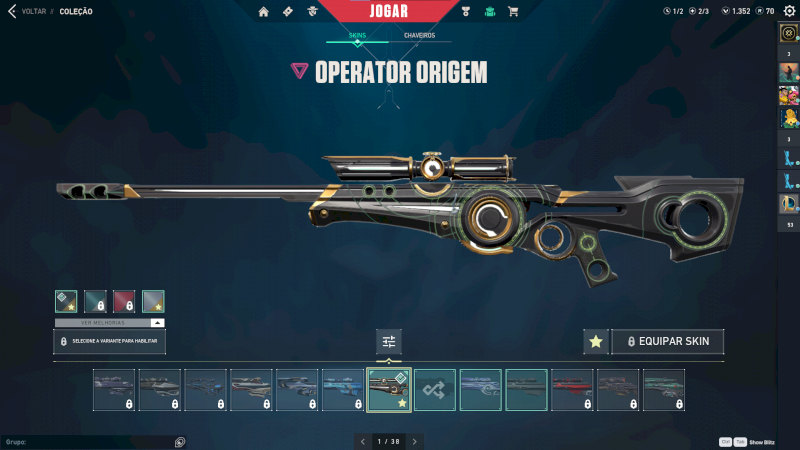Open the home screen icon

(264, 12)
